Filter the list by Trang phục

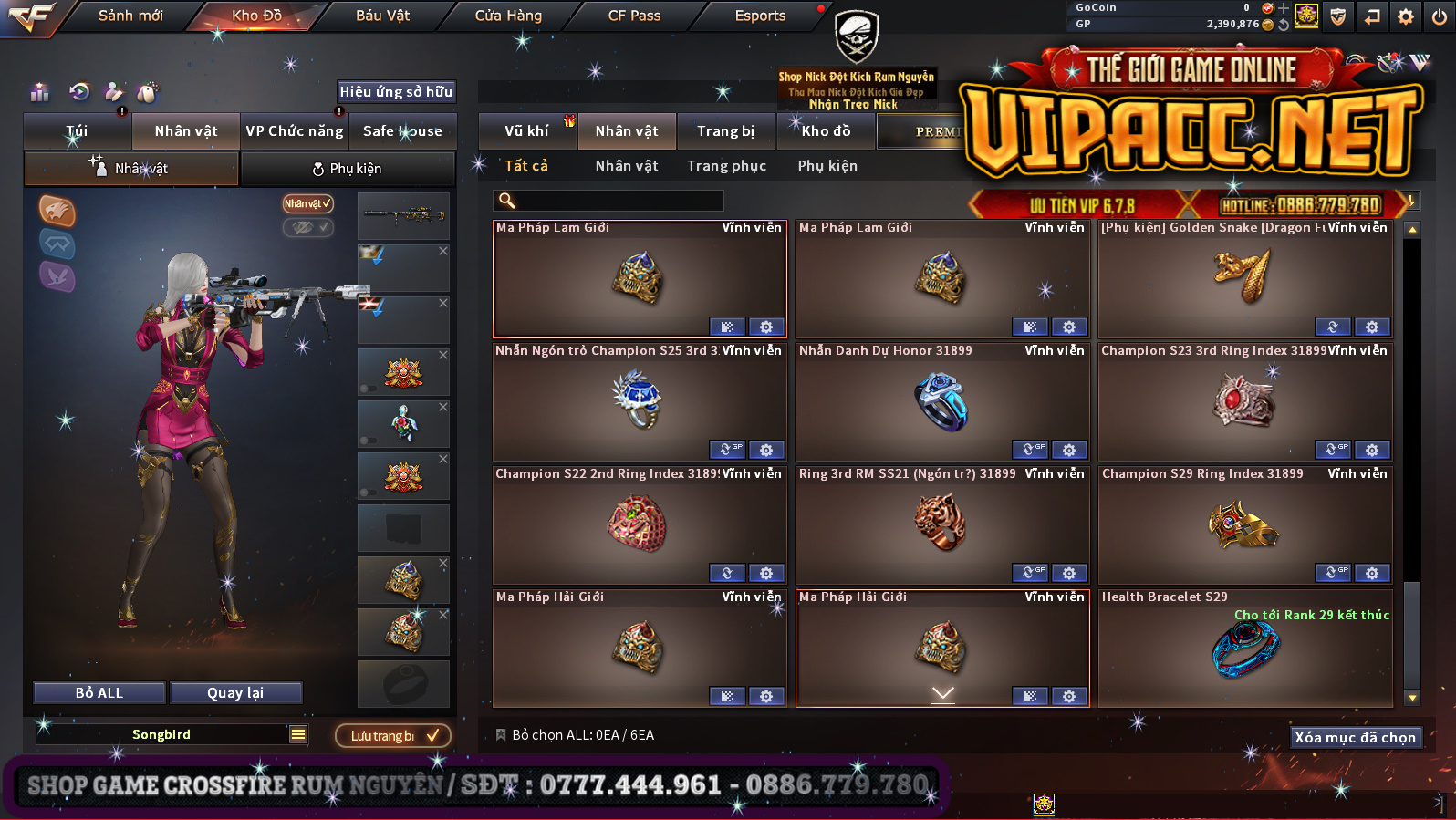(x=726, y=166)
